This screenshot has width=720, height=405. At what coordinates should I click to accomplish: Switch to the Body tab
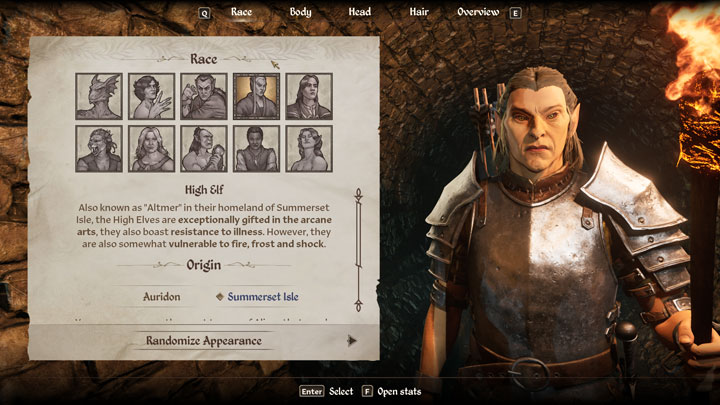click(300, 12)
